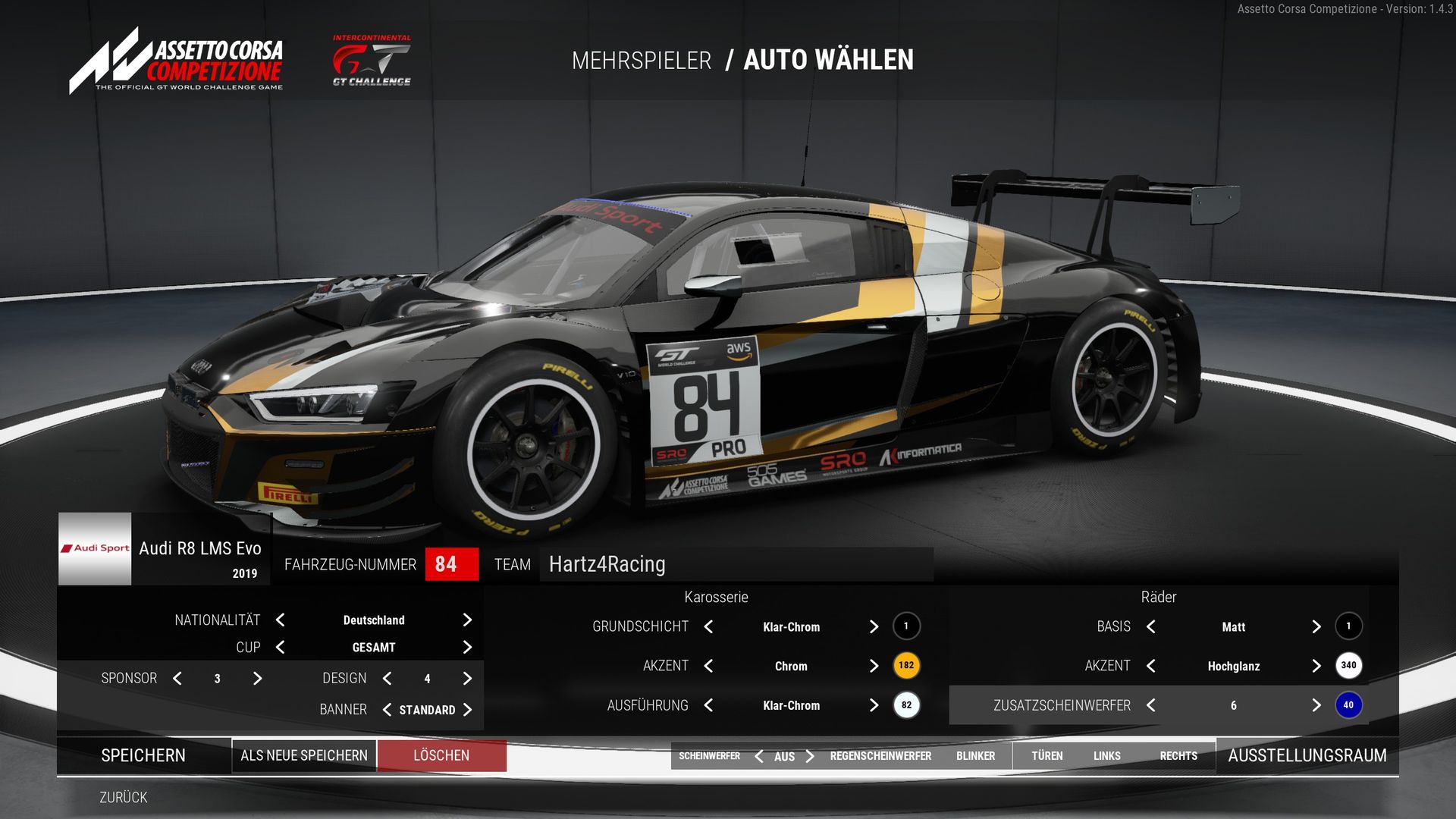1456x819 pixels.
Task: Choose next Ausführung finish after Klar-Chrom
Action: click(874, 705)
